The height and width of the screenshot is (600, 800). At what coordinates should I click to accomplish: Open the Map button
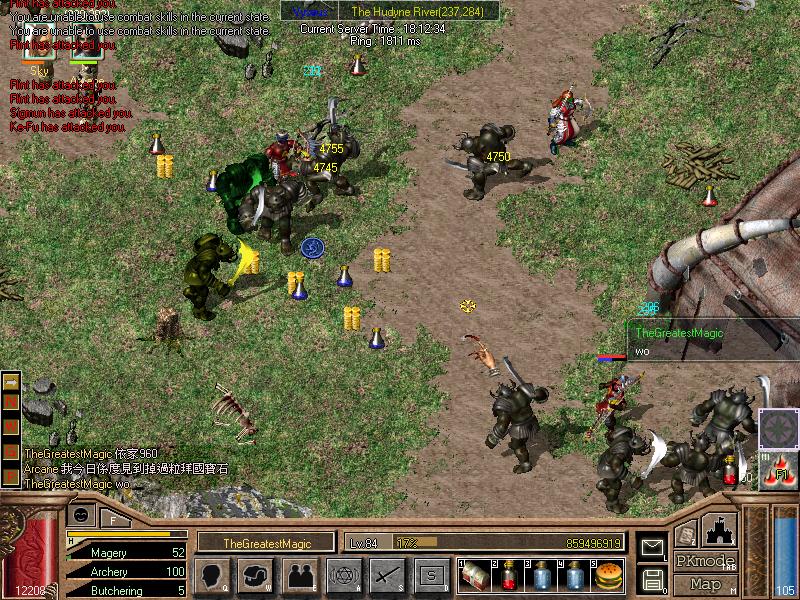(x=705, y=584)
